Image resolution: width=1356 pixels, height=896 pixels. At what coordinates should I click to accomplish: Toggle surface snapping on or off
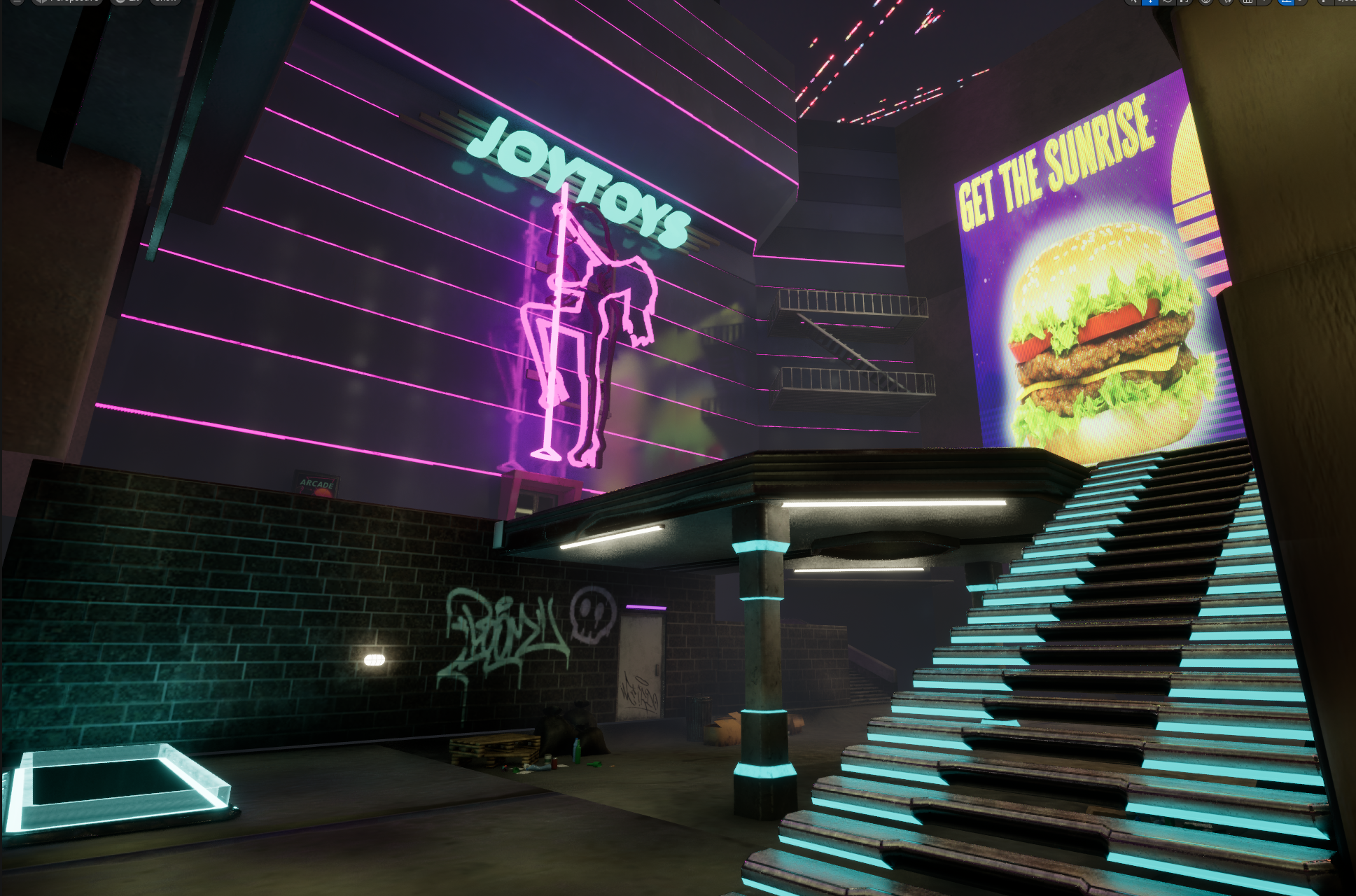coord(1226,3)
